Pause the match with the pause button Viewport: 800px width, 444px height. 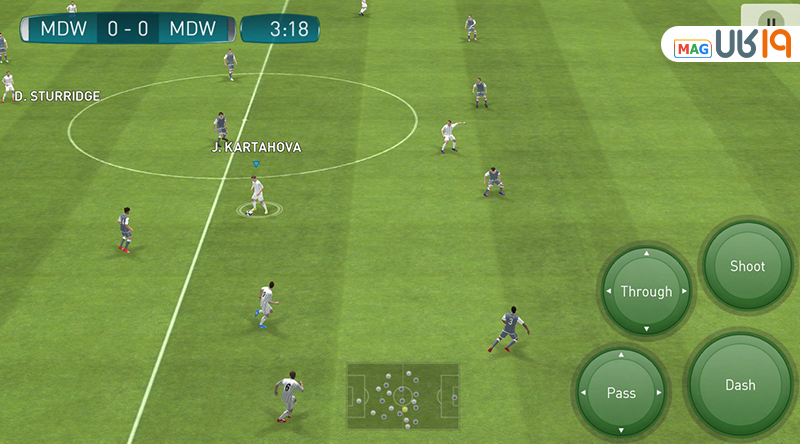click(770, 20)
